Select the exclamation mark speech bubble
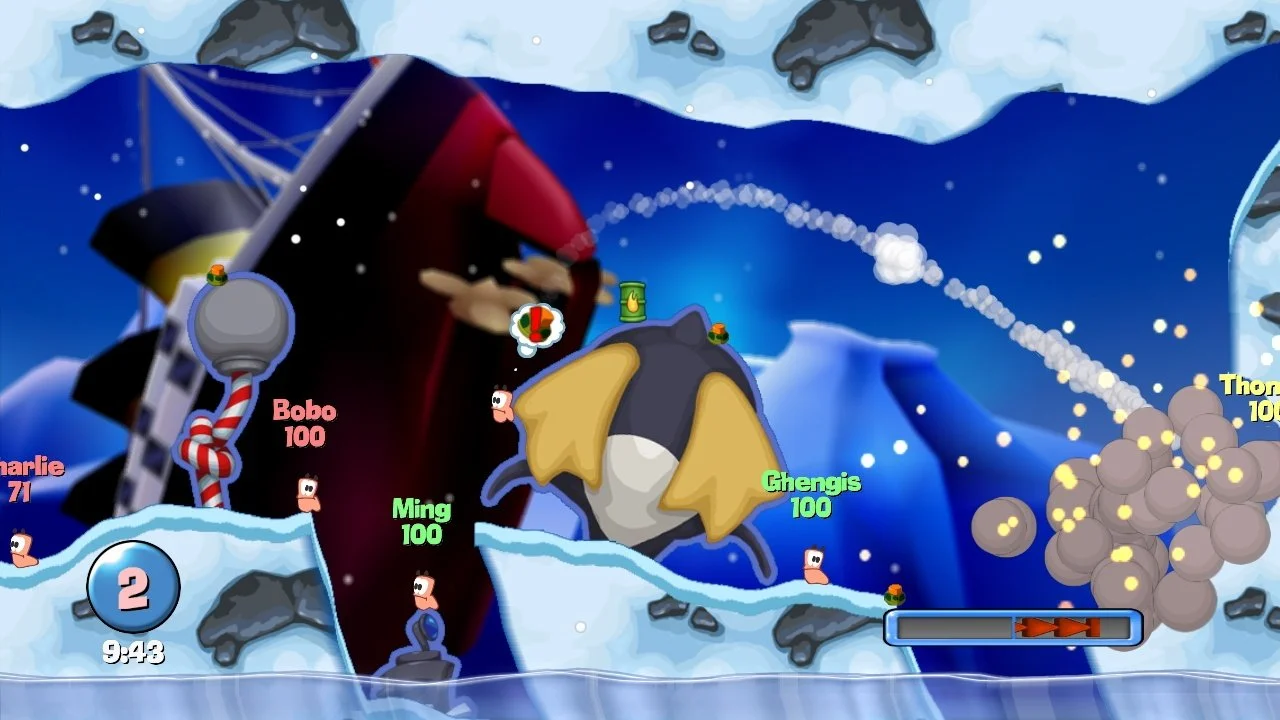Viewport: 1280px width, 720px height. point(537,325)
